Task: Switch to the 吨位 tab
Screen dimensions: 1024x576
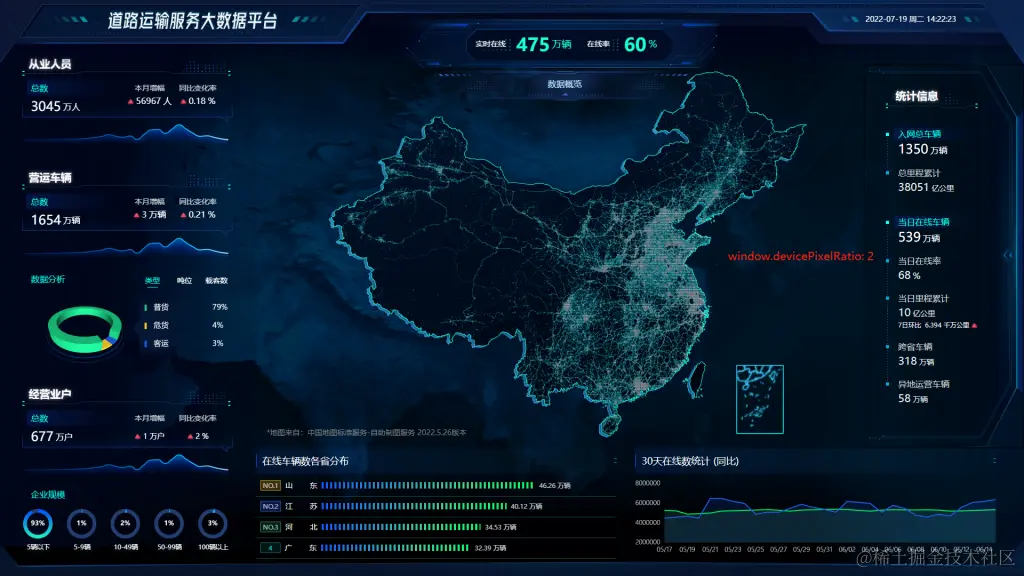Action: click(x=184, y=281)
